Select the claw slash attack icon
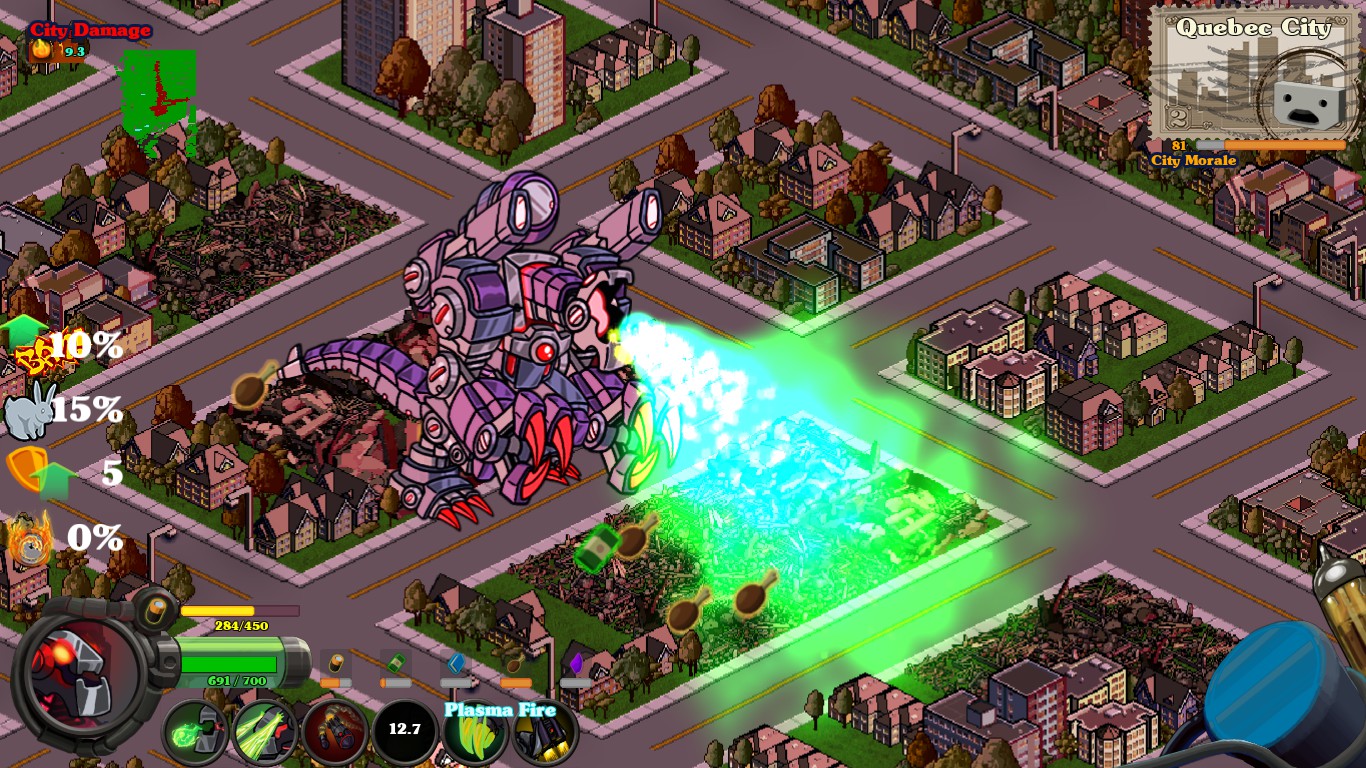 tap(264, 731)
